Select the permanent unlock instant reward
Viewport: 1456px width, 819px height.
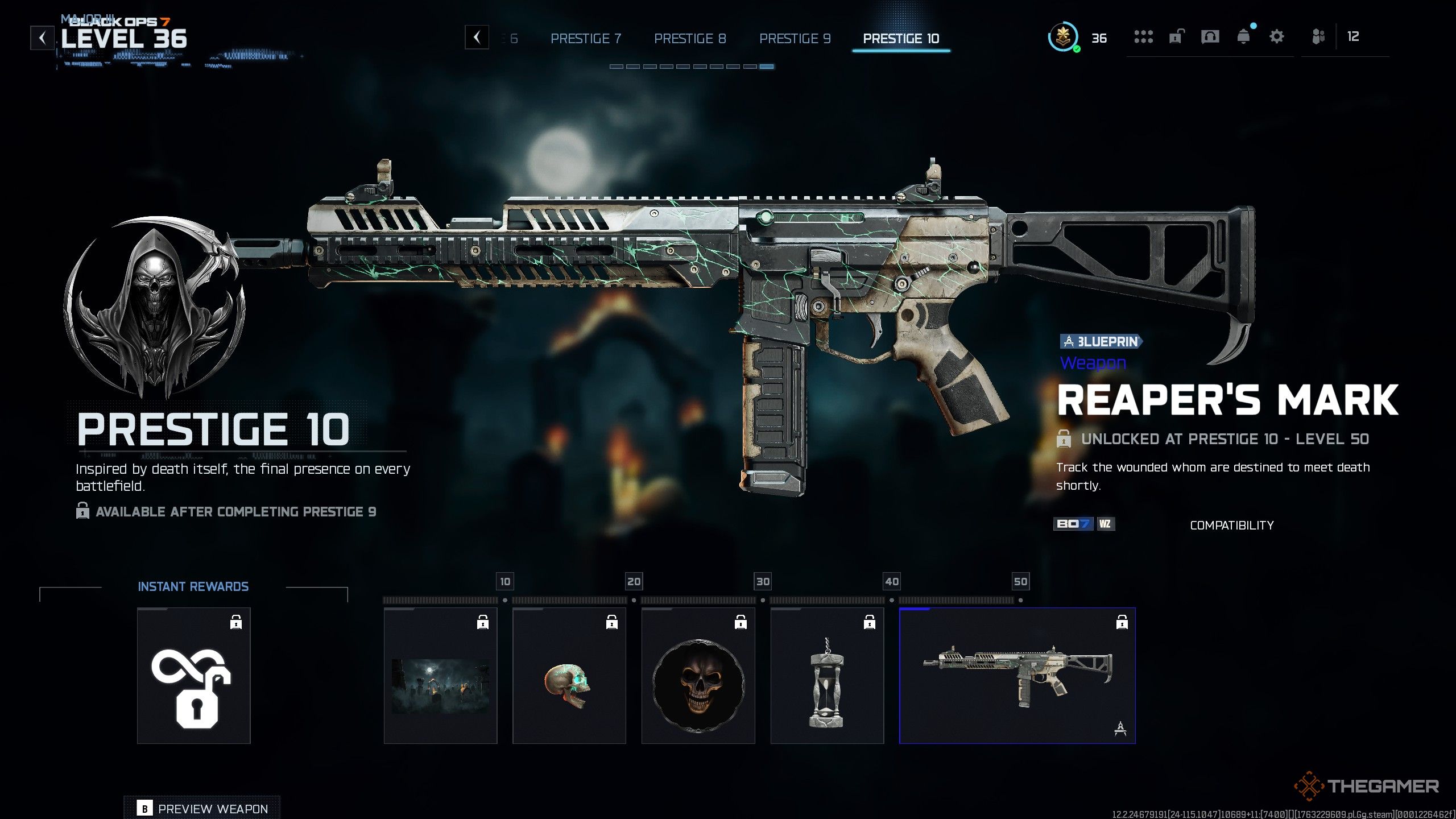pos(193,676)
